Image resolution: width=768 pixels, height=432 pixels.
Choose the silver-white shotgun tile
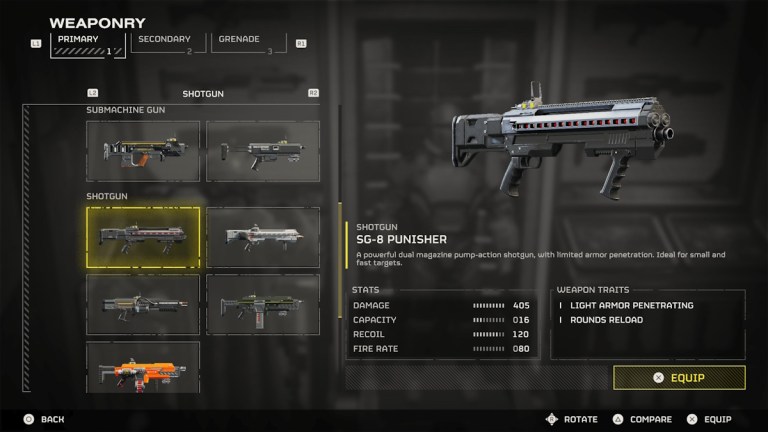(262, 236)
